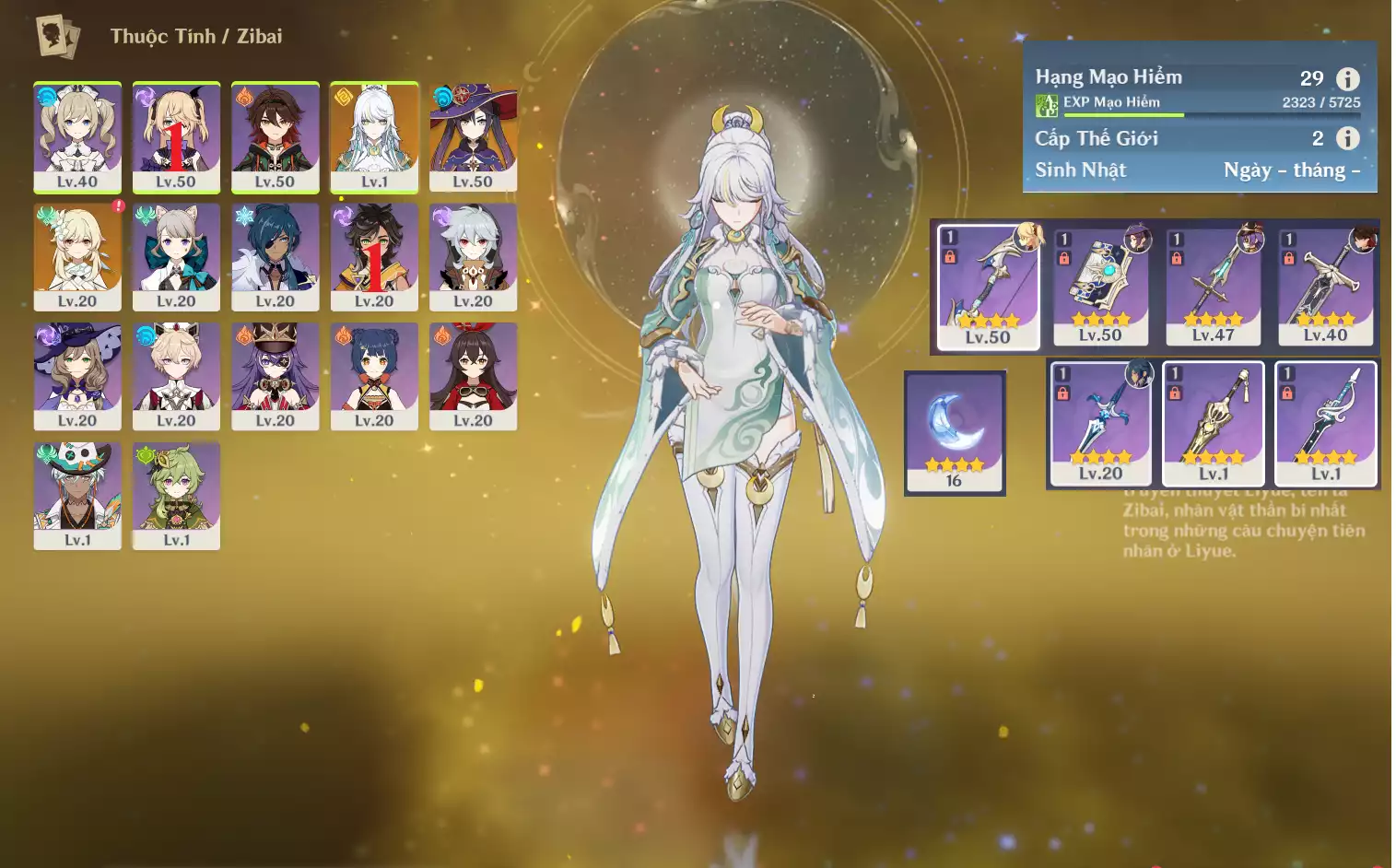Select the blonde Traveler character card

coord(77,256)
